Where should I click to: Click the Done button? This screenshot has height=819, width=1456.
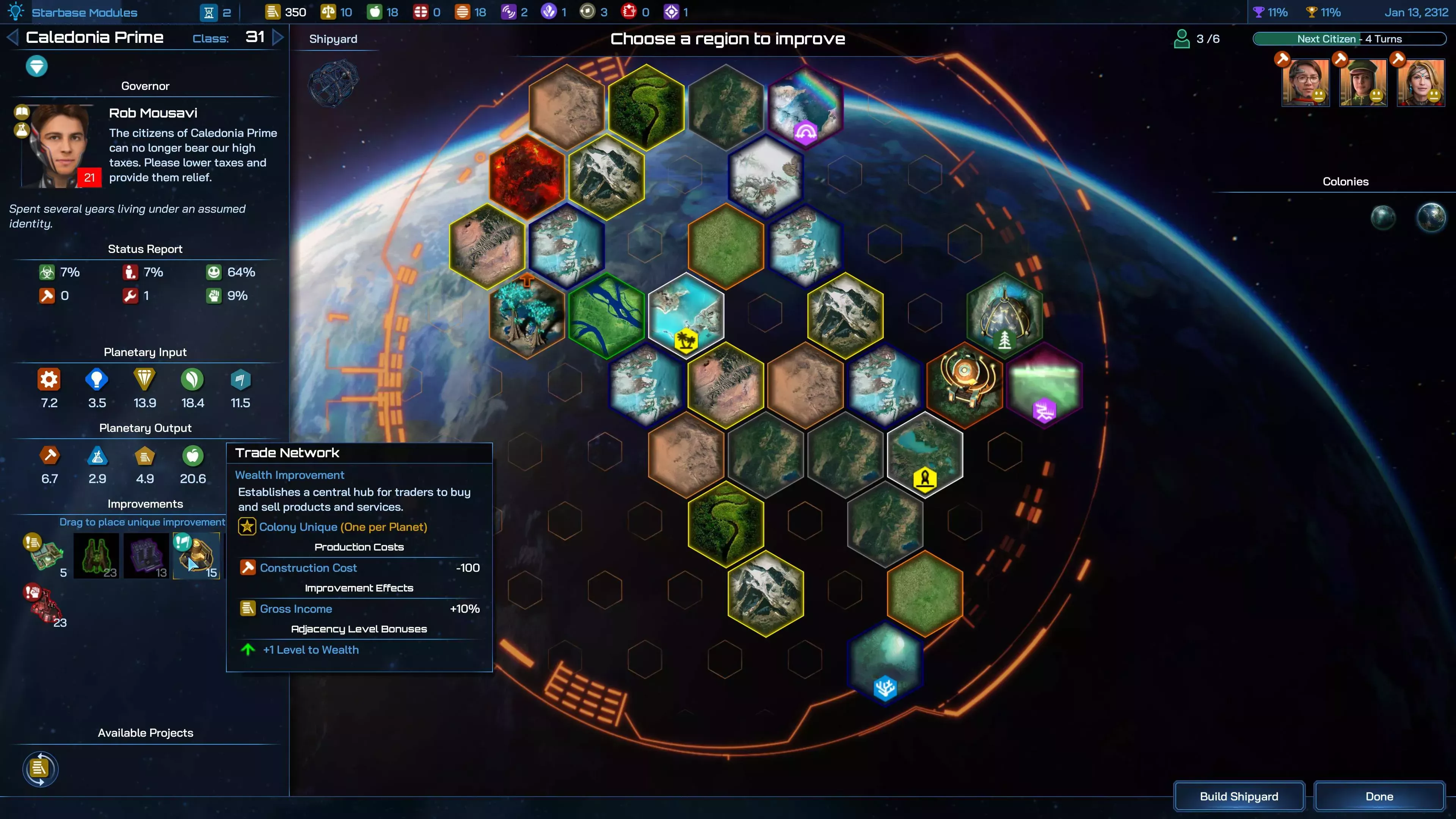[1379, 796]
